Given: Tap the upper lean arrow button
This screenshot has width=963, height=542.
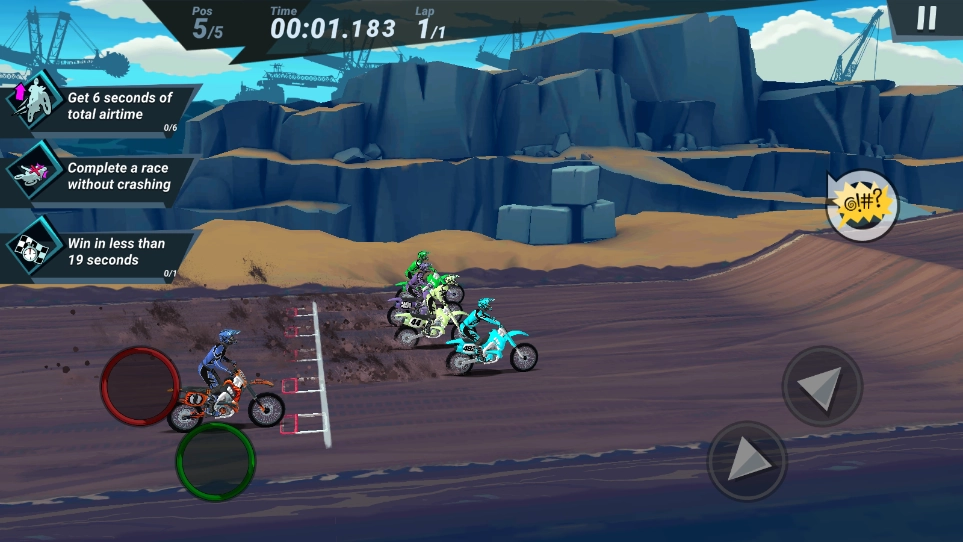Looking at the screenshot, I should click(x=822, y=386).
